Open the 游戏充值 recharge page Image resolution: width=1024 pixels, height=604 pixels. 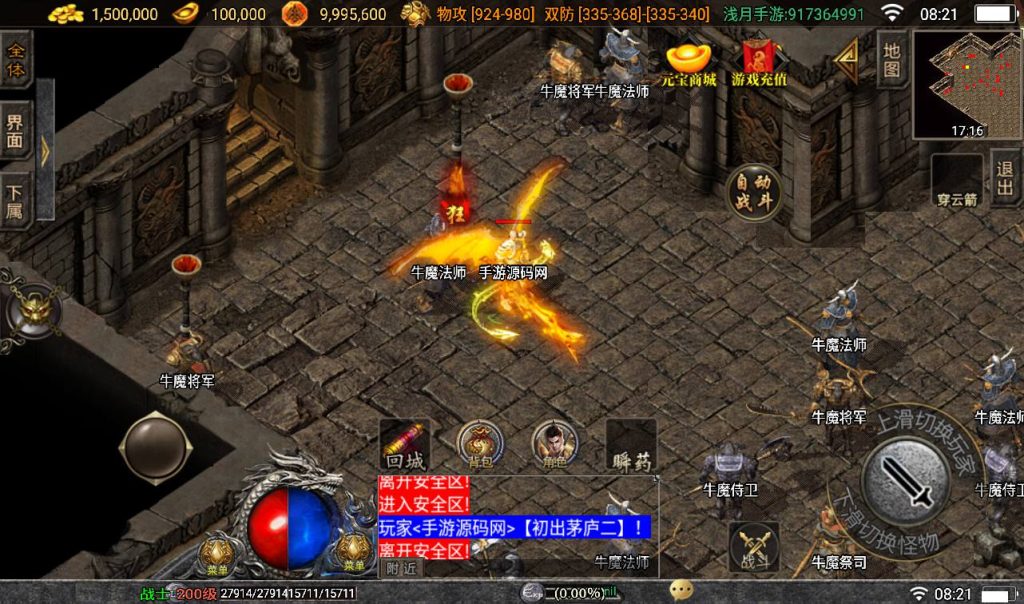(759, 62)
